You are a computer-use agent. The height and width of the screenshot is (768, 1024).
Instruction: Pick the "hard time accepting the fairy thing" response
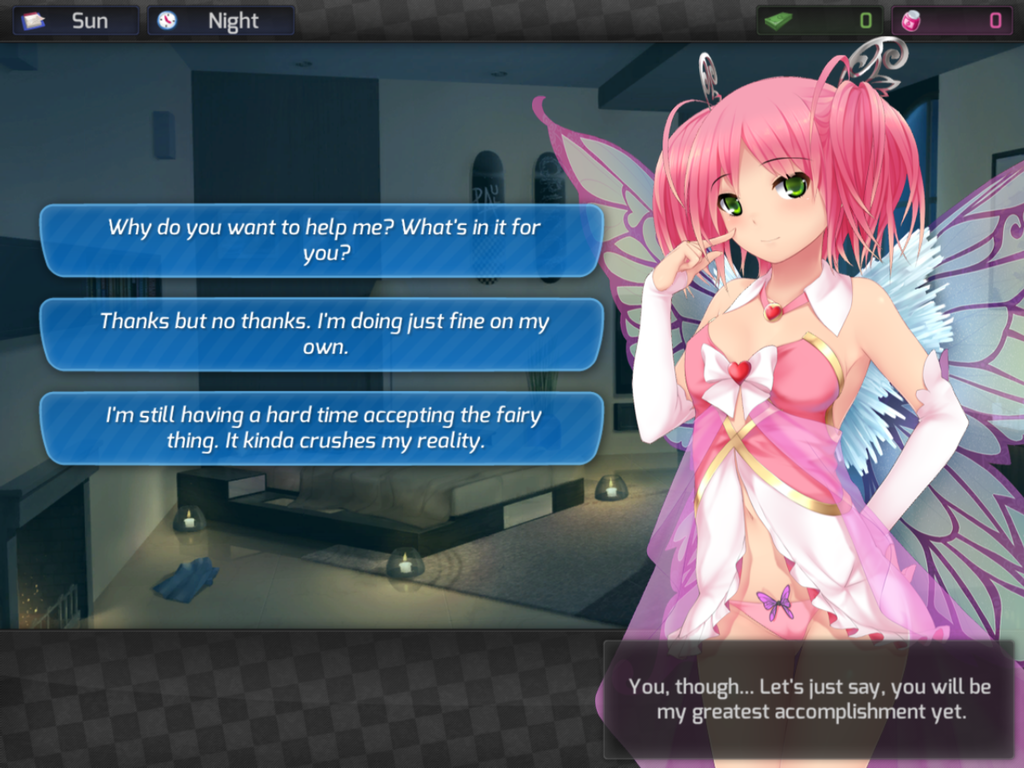tap(322, 428)
